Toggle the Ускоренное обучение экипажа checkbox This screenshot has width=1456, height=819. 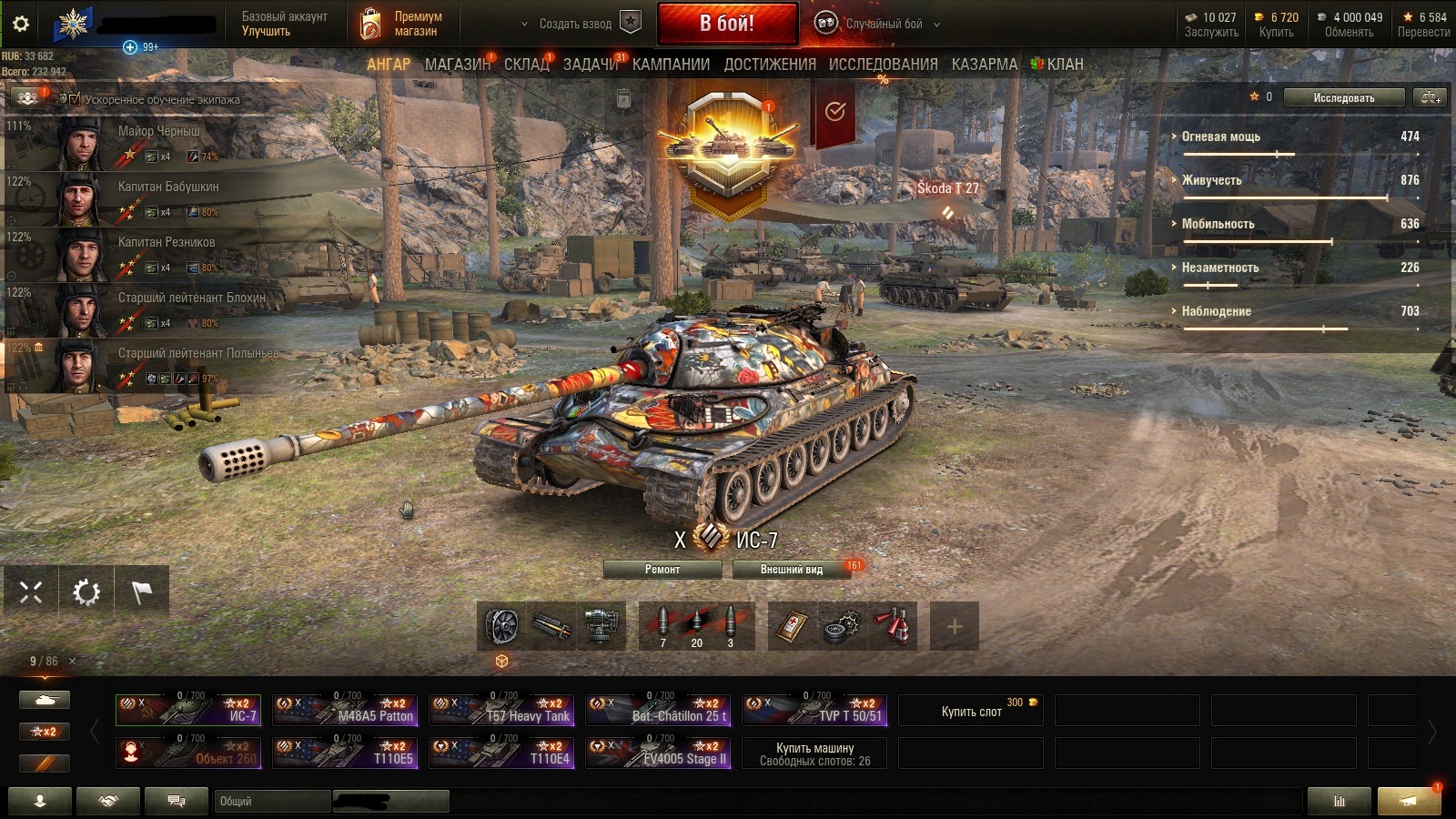tap(75, 99)
